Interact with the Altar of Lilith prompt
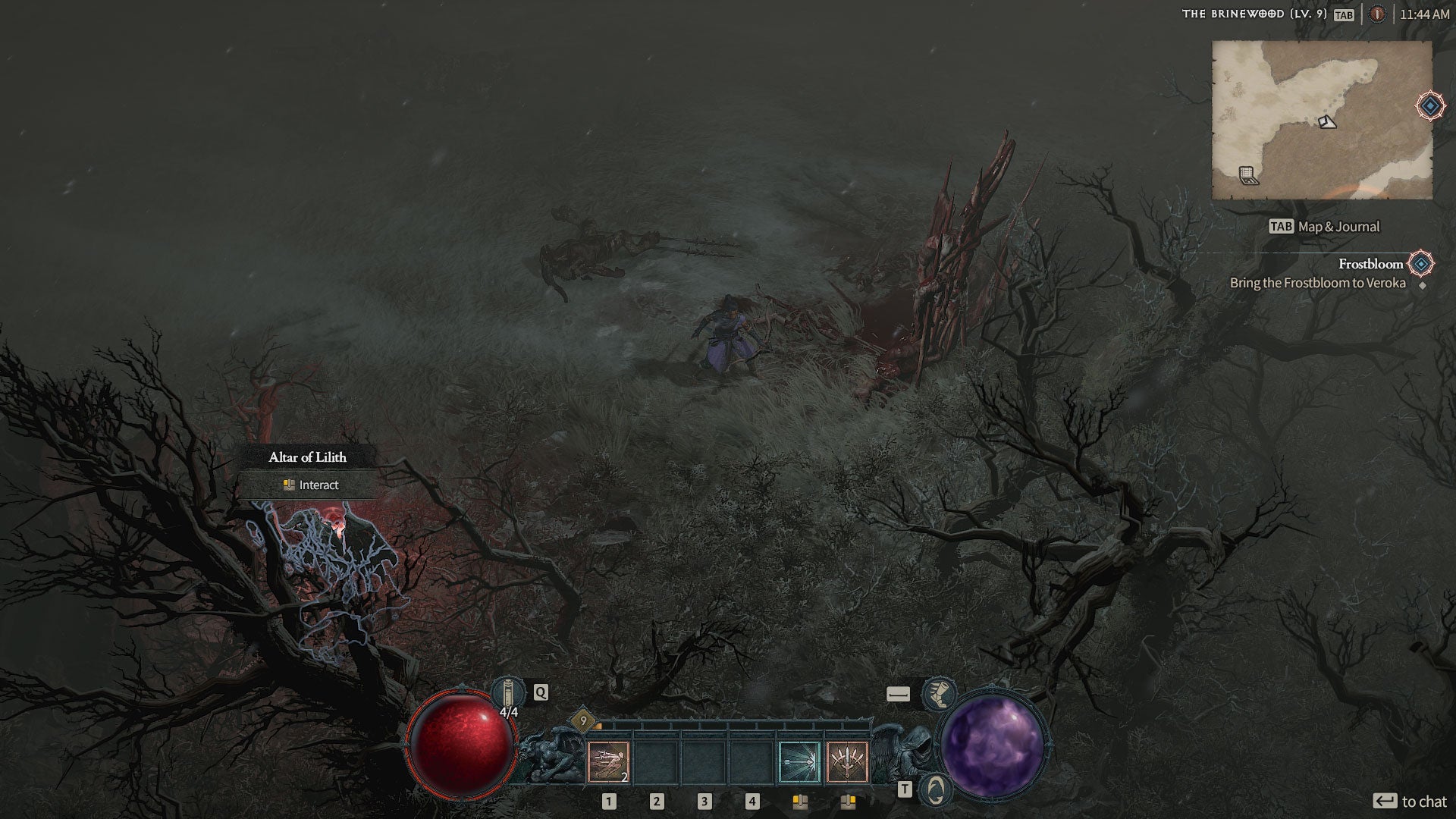The width and height of the screenshot is (1456, 819). coord(310,485)
